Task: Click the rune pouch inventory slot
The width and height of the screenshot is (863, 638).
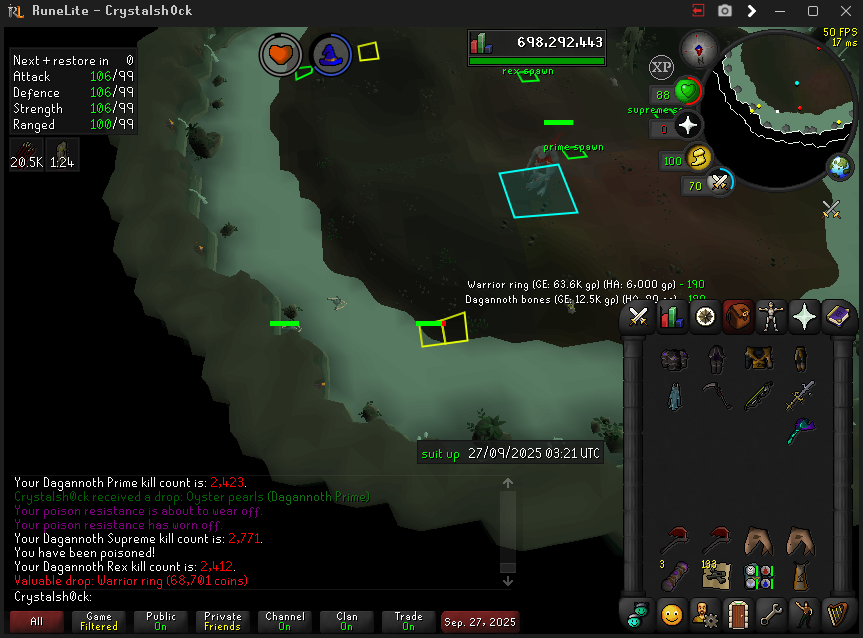Action: 757,577
